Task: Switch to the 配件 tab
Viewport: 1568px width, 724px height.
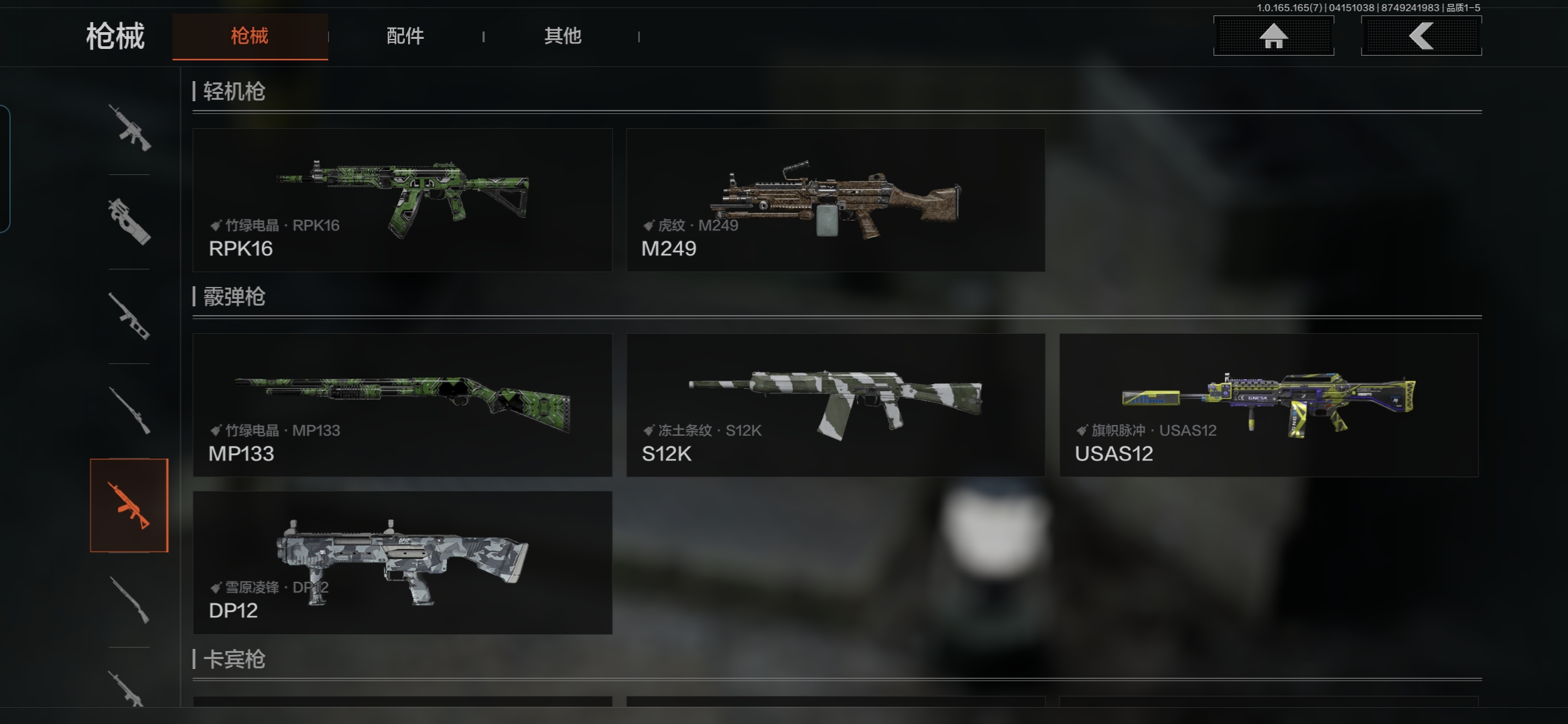Action: (x=405, y=36)
